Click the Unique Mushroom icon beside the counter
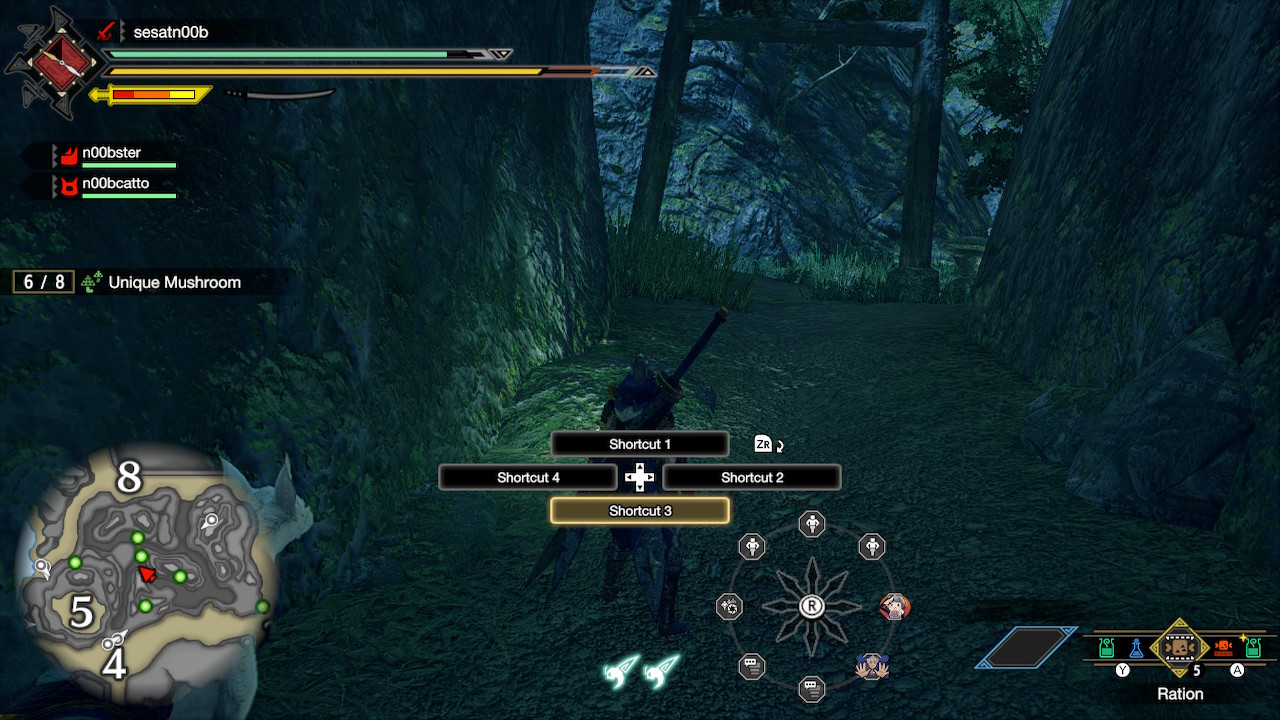 pyautogui.click(x=90, y=282)
